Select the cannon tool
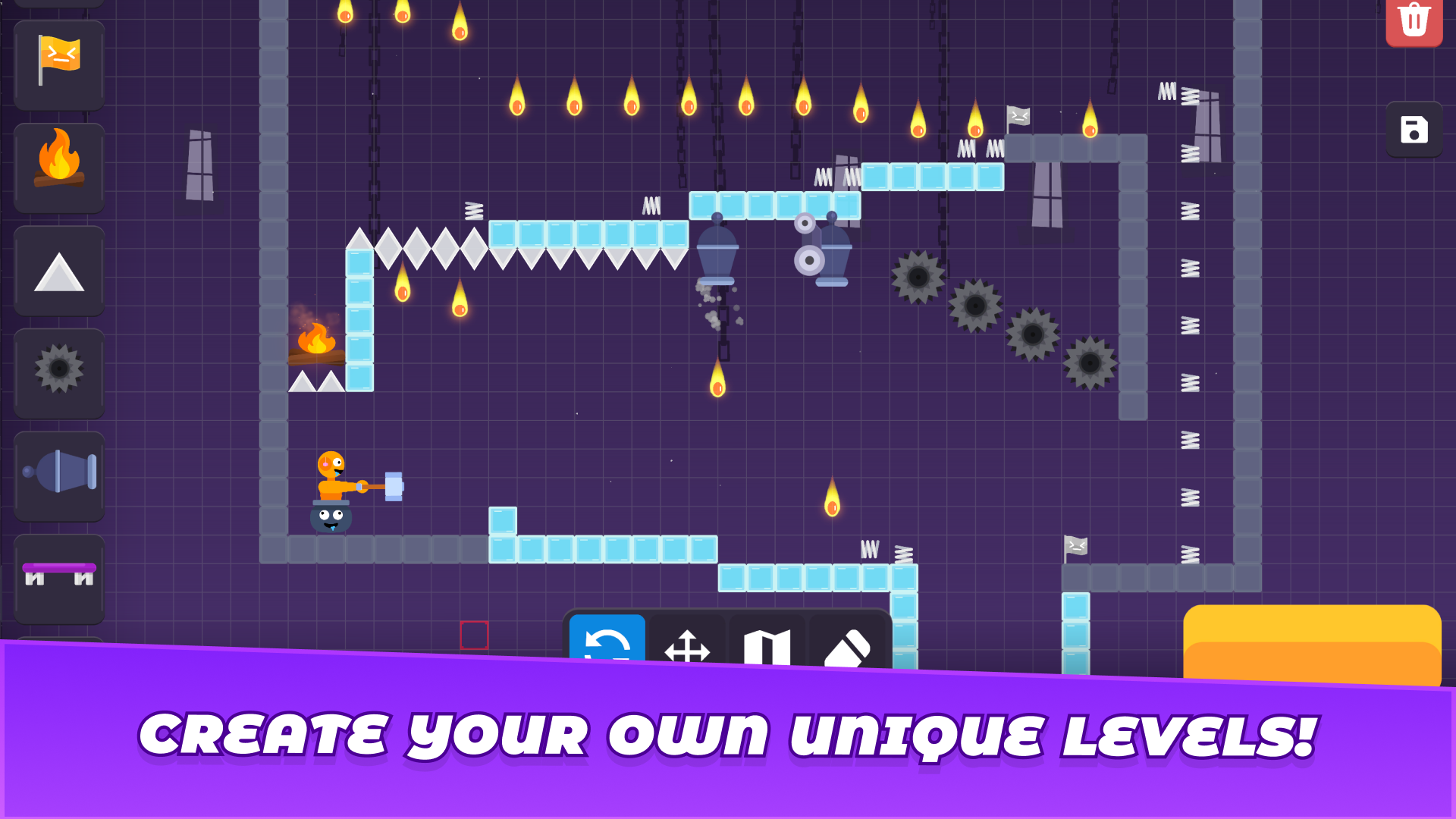Viewport: 1456px width, 819px height. click(x=58, y=477)
